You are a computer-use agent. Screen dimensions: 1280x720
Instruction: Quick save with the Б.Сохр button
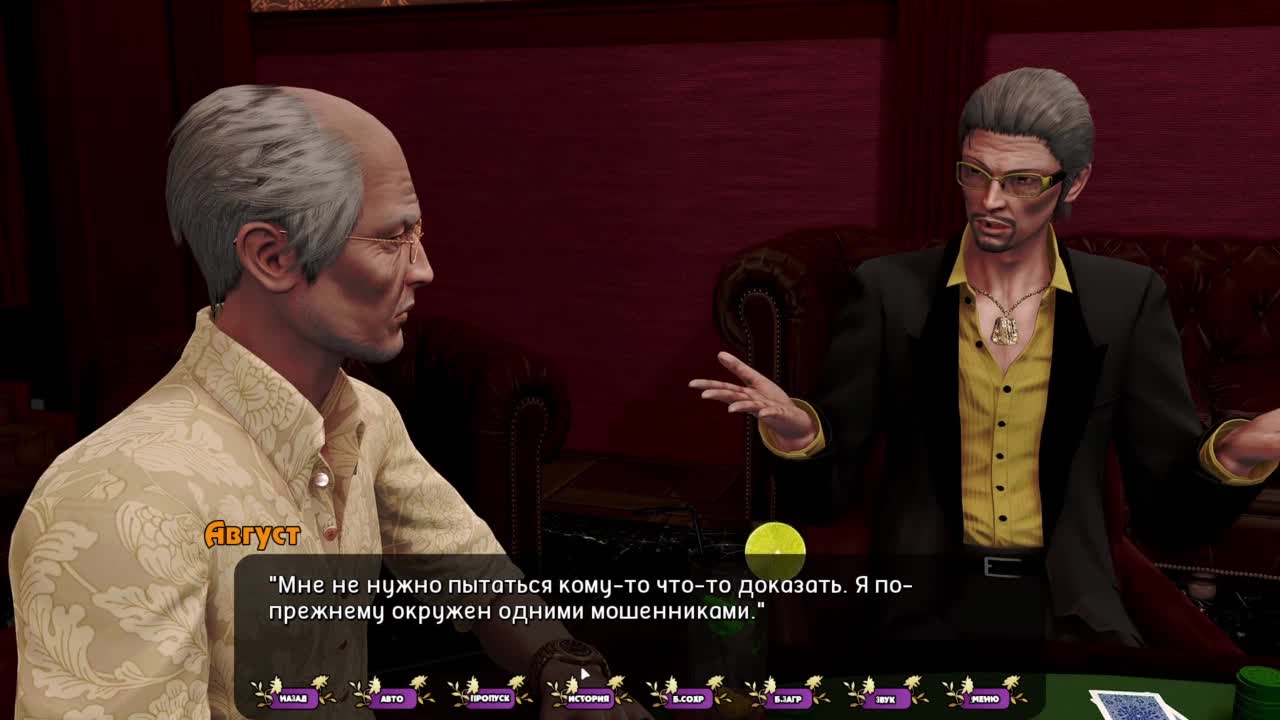pos(689,697)
